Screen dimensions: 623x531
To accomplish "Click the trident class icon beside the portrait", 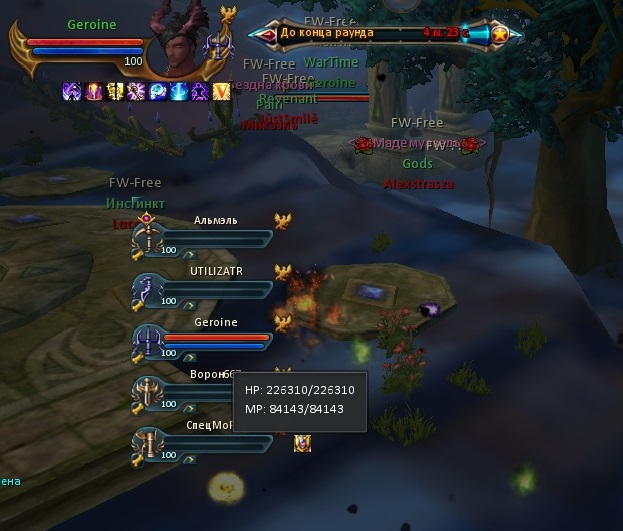I will [218, 45].
